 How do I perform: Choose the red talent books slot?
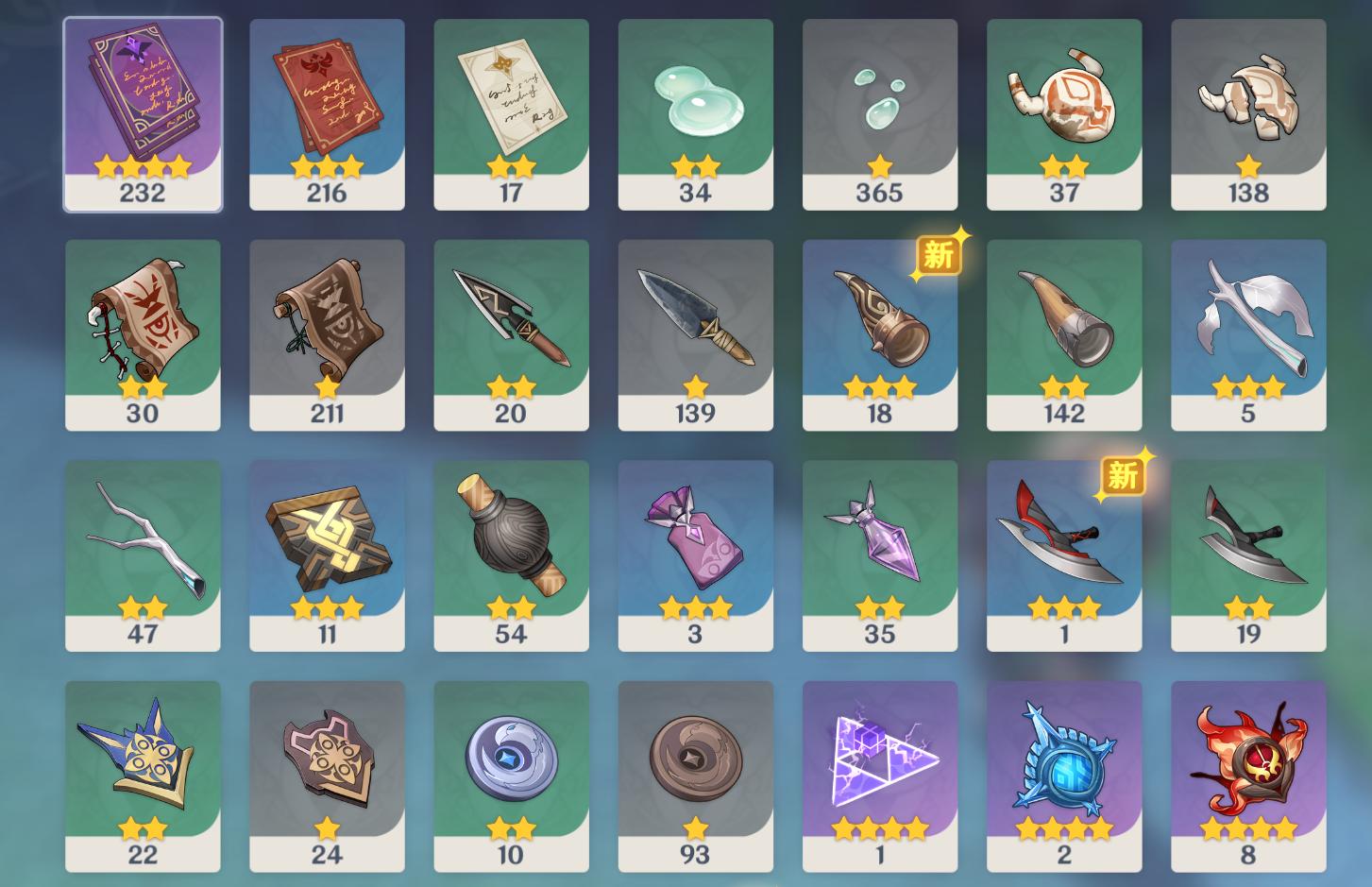click(x=327, y=113)
